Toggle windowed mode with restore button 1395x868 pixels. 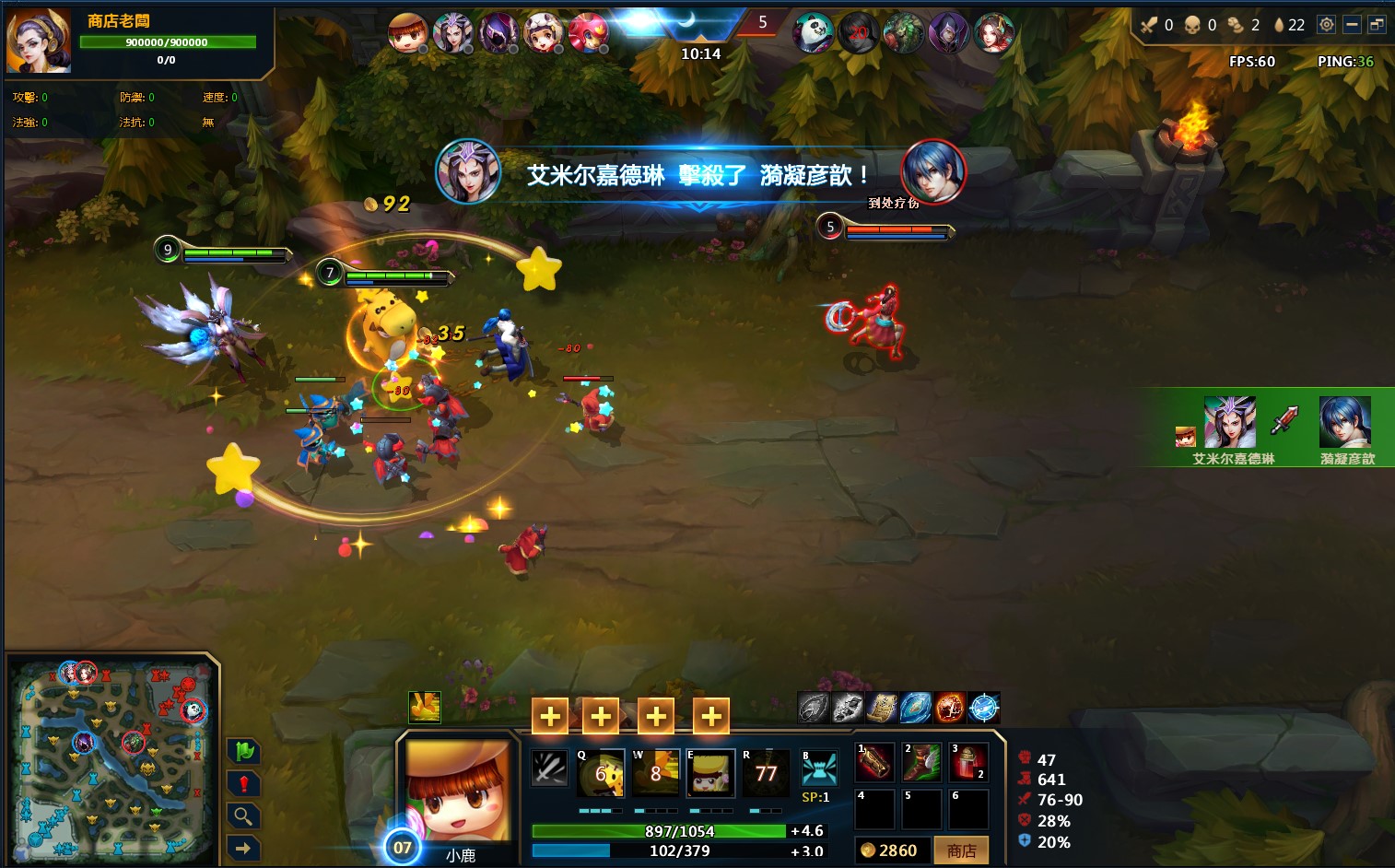[1377, 25]
